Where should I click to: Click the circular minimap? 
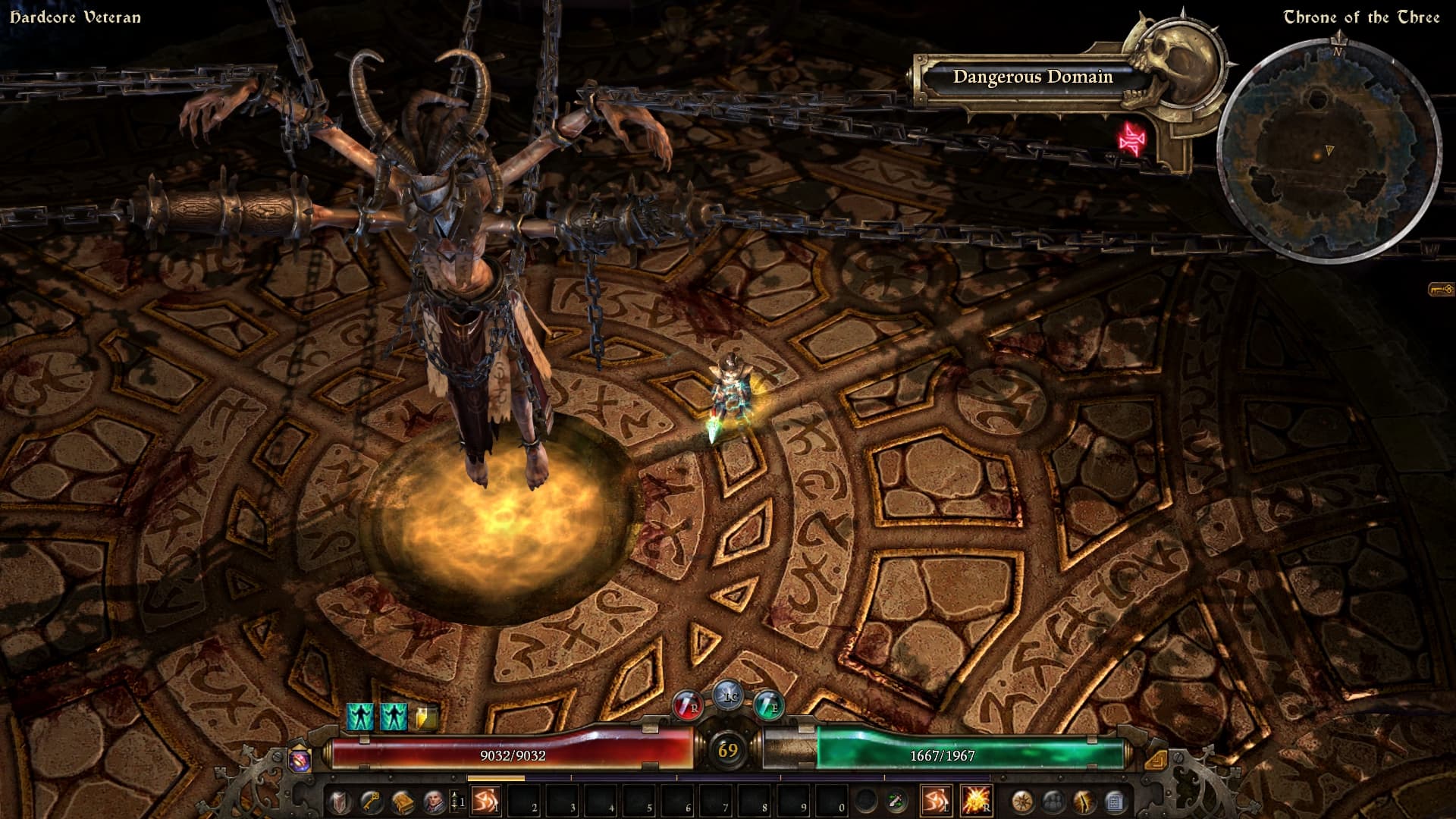pos(1329,152)
